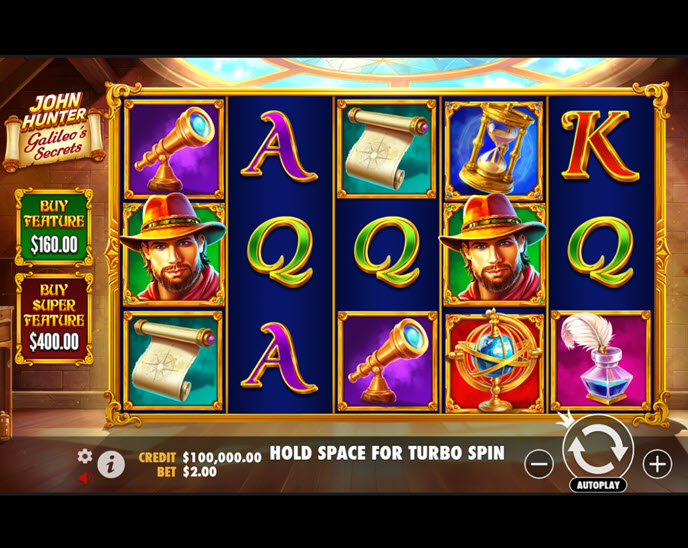The image size is (688, 548).
Task: Buy the $160.00 feature
Action: coord(54,227)
